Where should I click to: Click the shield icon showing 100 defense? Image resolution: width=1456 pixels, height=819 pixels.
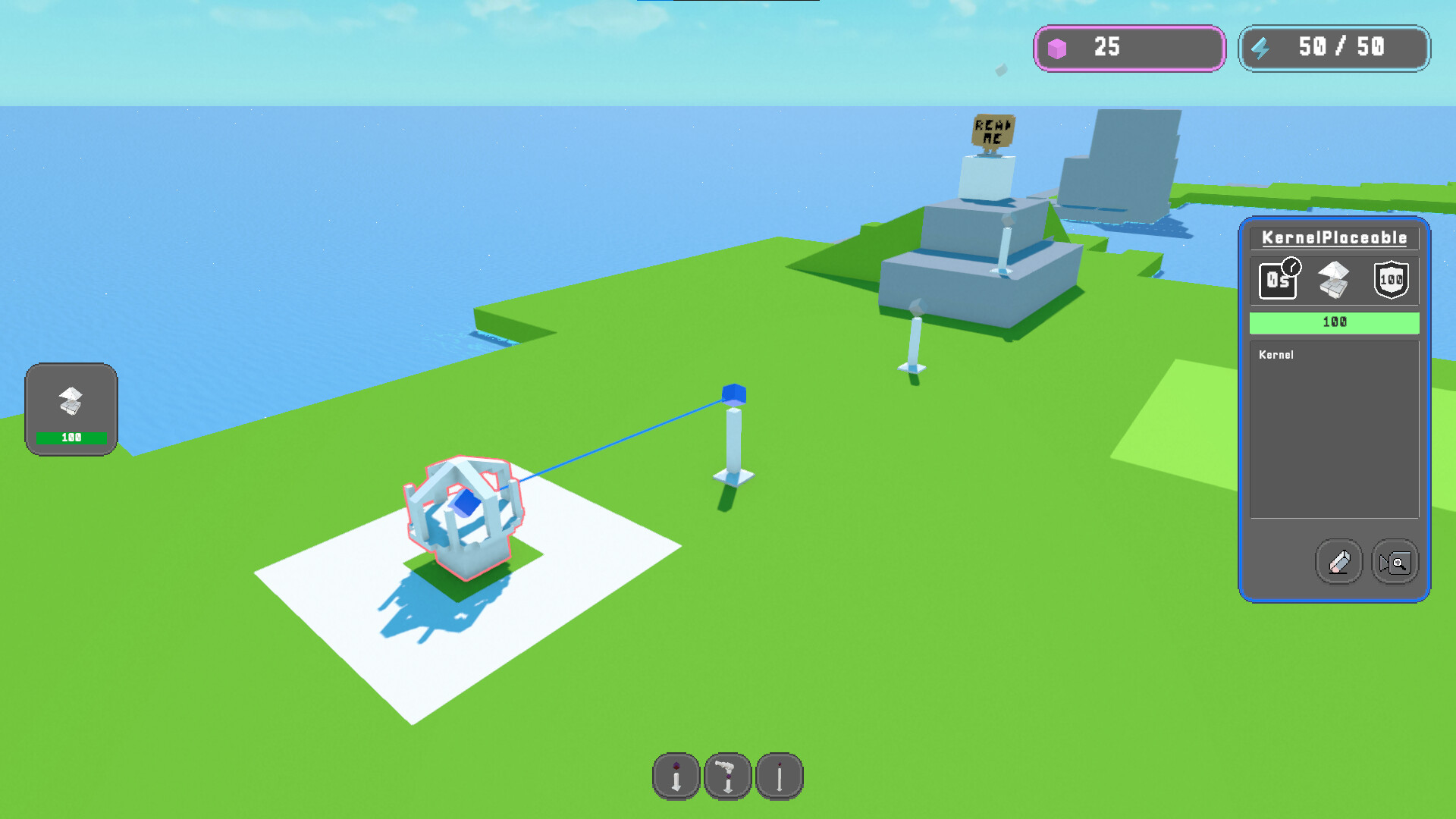(1390, 280)
